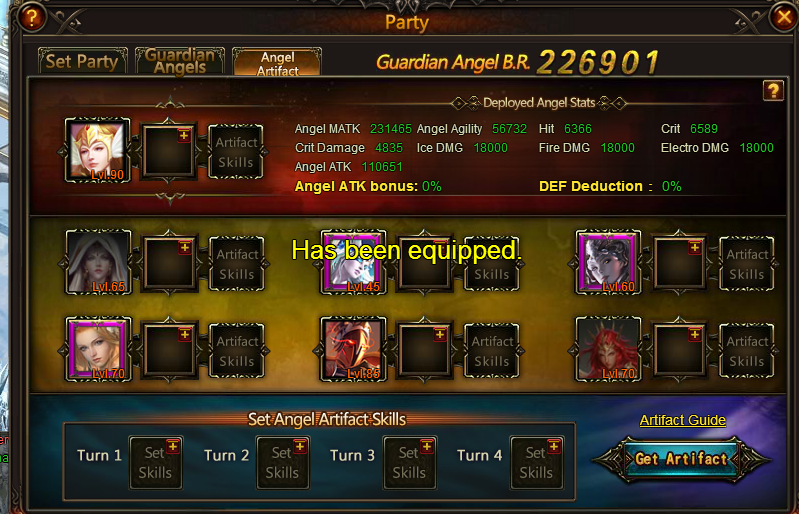
Task: Open the Artifact Guide link
Action: (x=682, y=420)
